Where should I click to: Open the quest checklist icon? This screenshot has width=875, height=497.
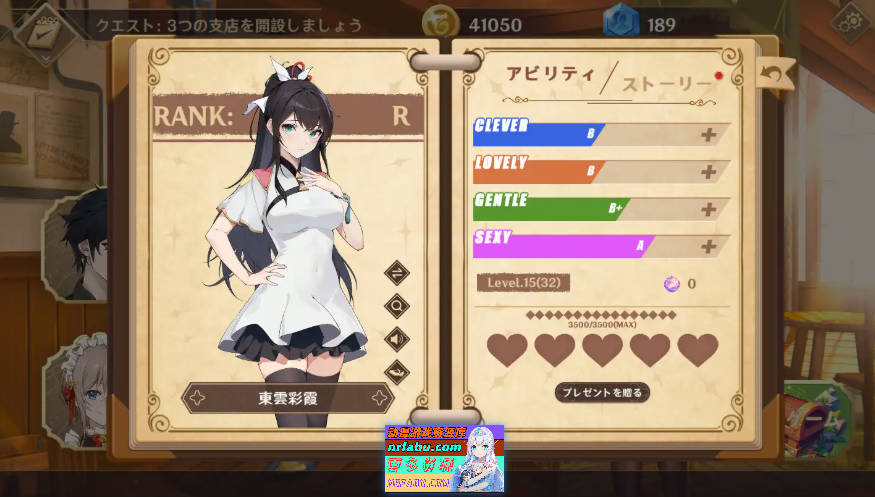tap(43, 34)
